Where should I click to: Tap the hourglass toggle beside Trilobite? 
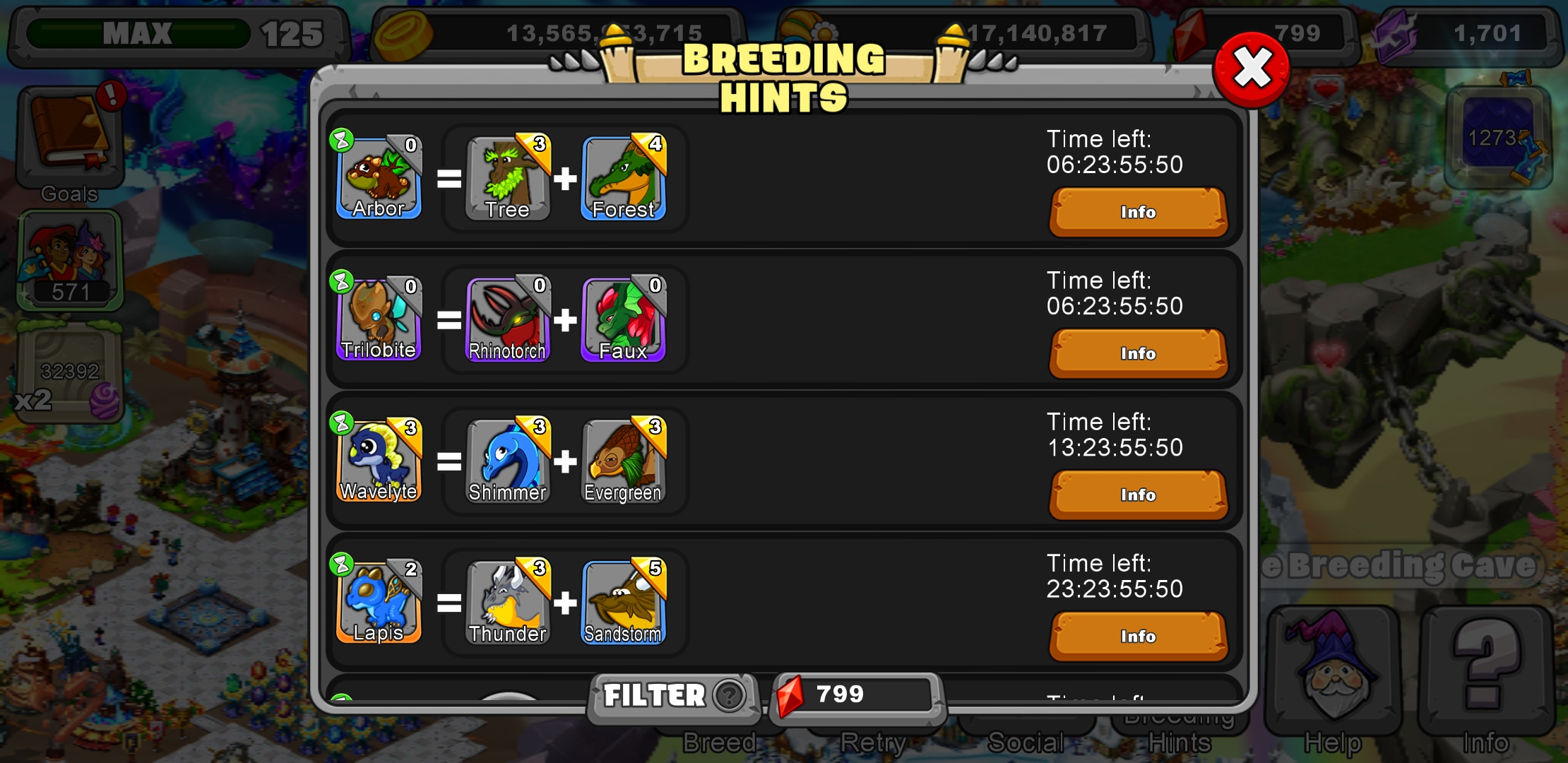click(x=342, y=282)
